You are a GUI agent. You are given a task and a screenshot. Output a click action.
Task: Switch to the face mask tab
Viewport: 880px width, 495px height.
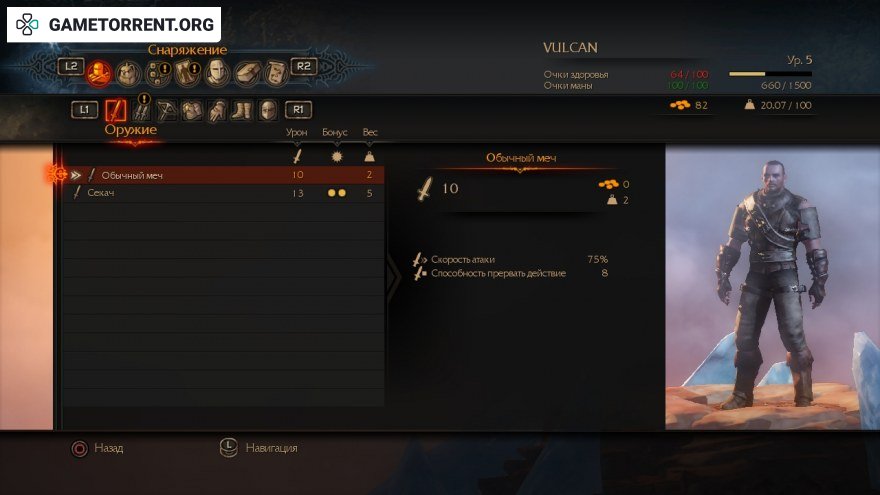(x=217, y=72)
